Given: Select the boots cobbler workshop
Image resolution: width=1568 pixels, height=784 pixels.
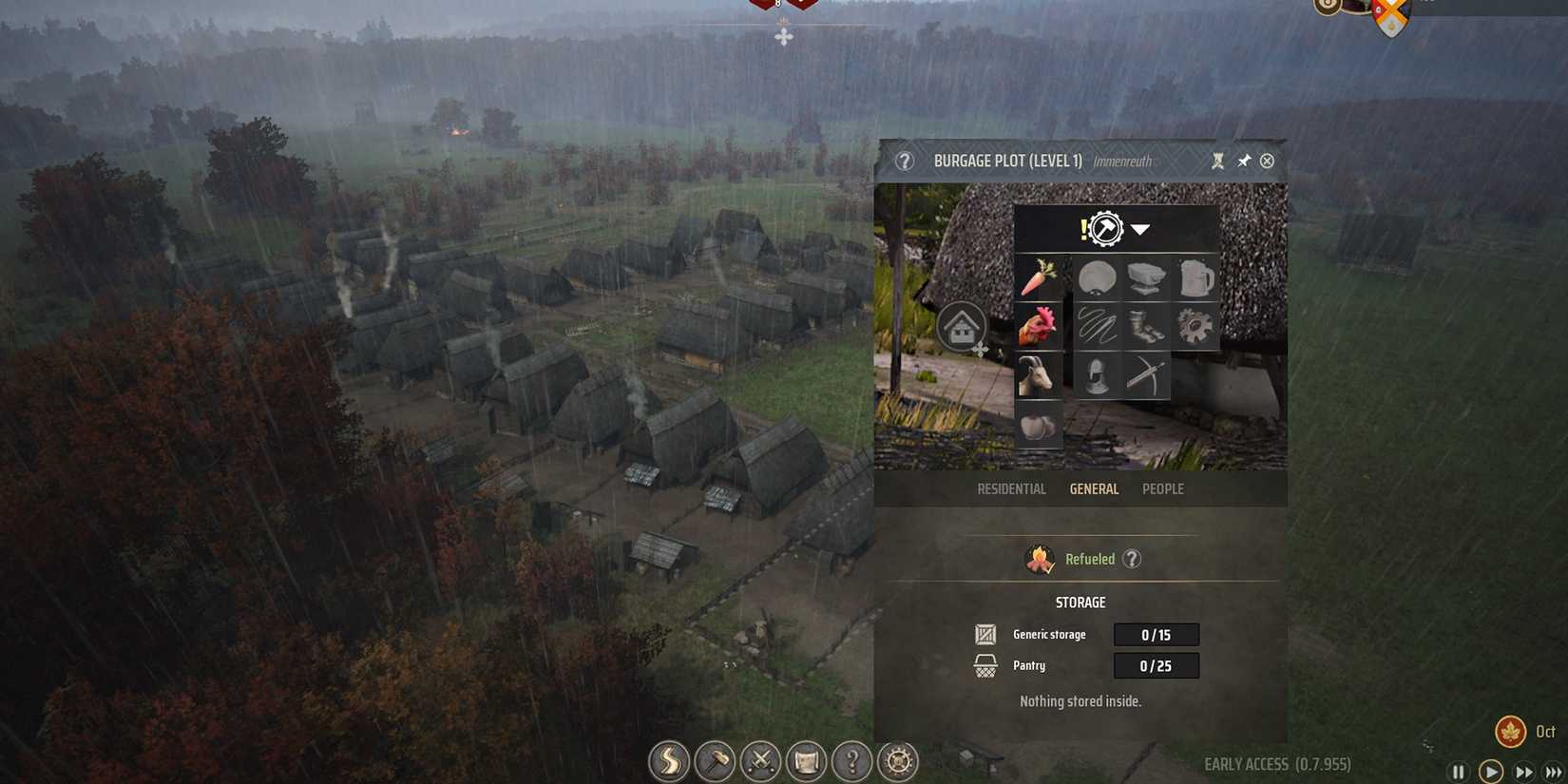Looking at the screenshot, I should pos(1146,327).
